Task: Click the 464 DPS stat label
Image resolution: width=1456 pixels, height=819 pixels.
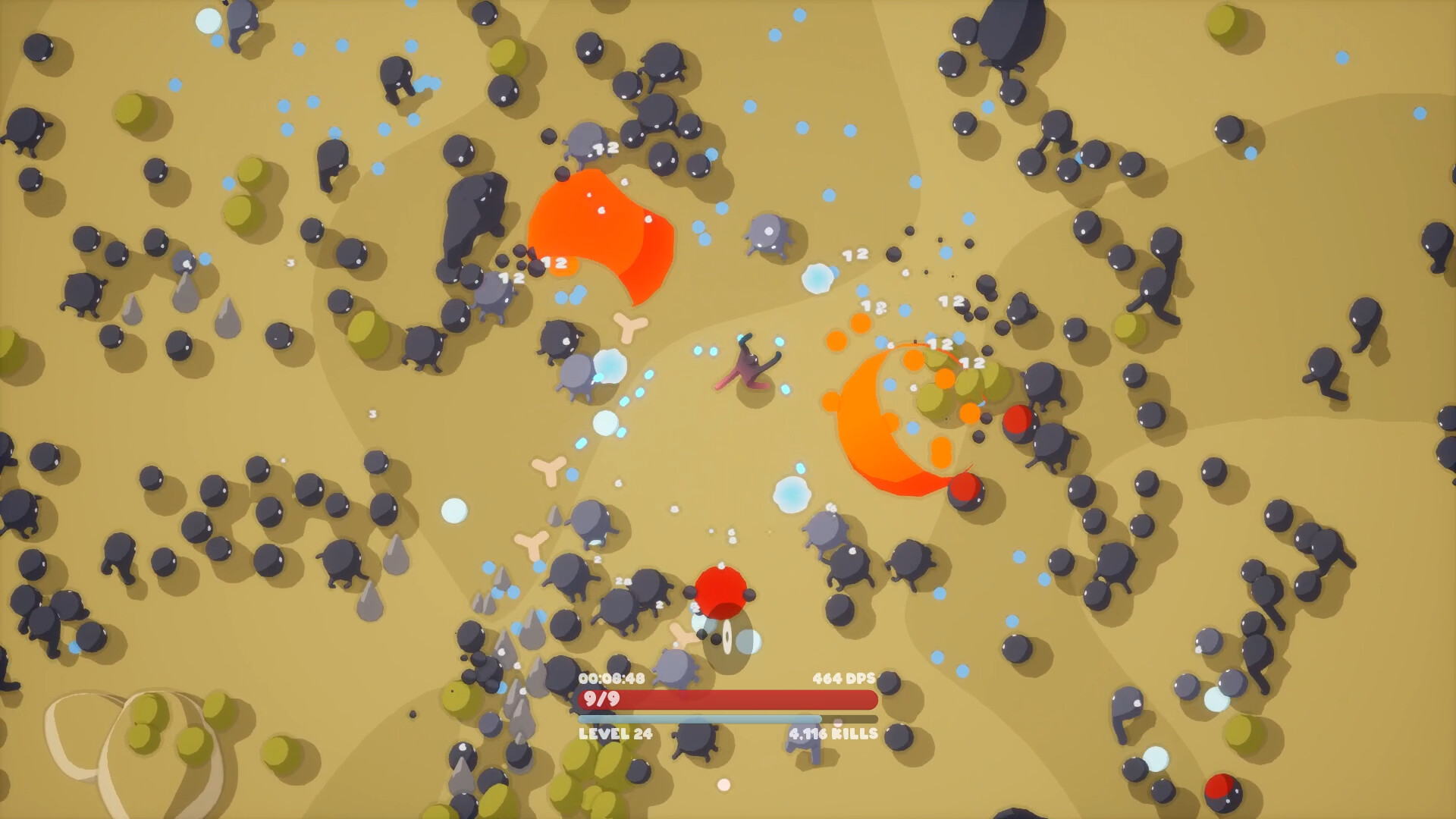Action: 844,677
